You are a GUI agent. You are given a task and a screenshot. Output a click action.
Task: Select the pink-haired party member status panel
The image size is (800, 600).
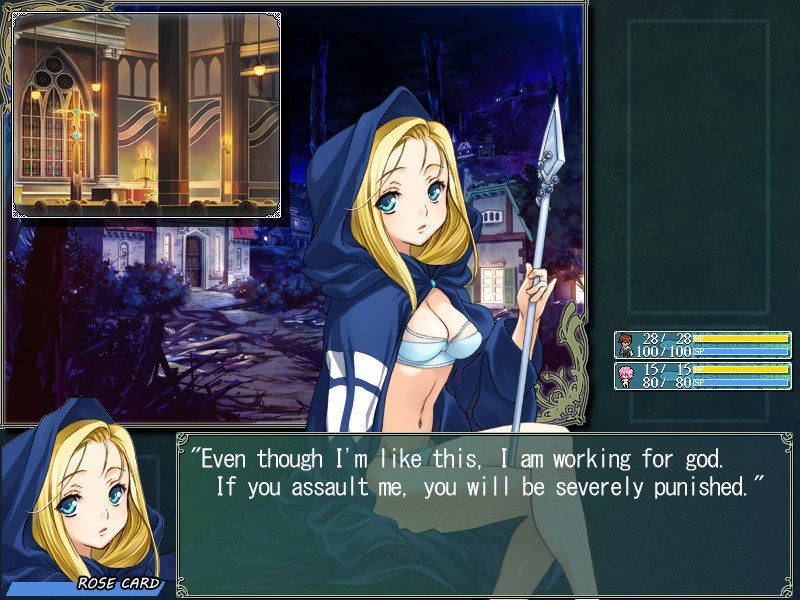(x=702, y=376)
